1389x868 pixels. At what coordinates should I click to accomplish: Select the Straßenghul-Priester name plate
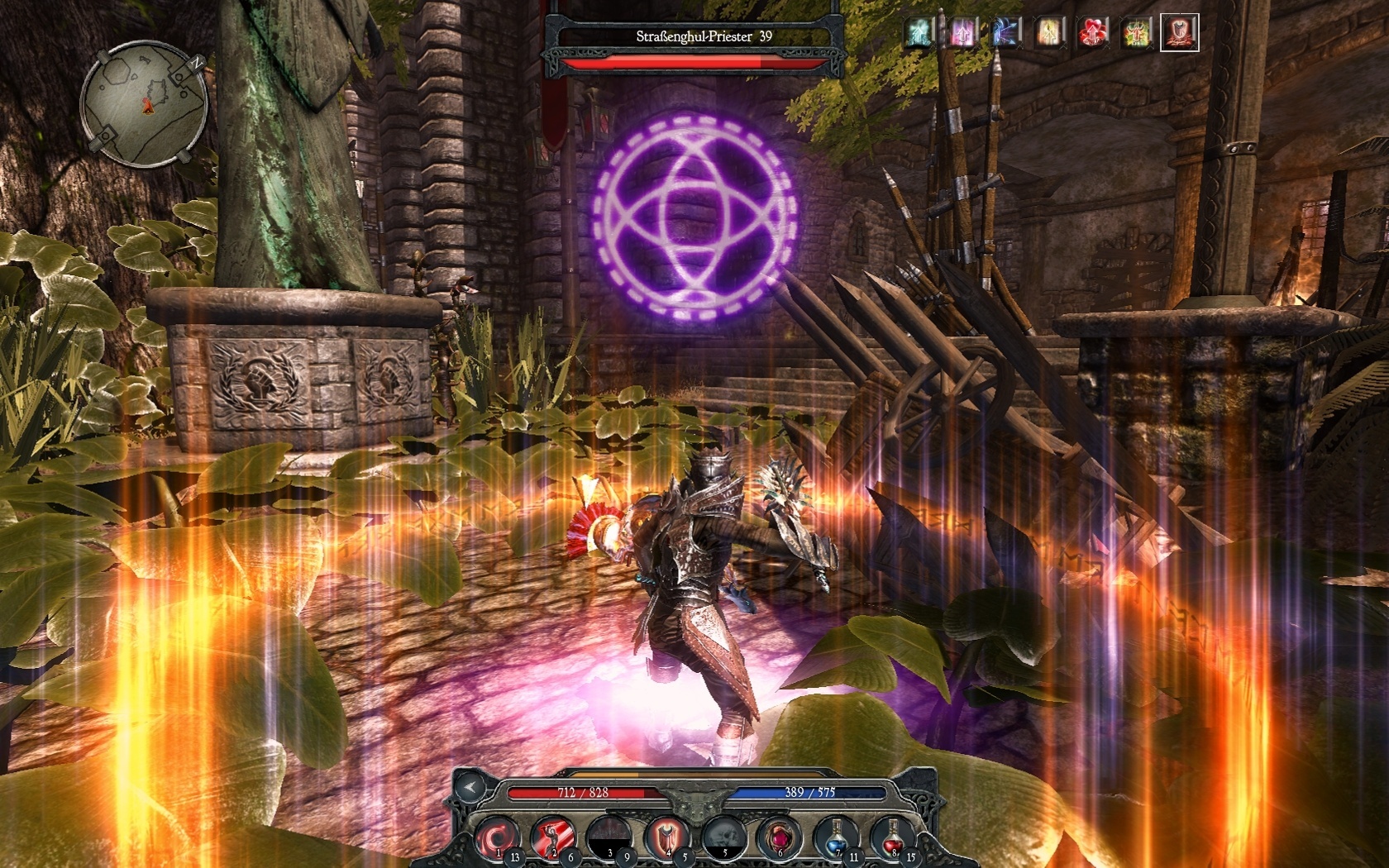(x=701, y=36)
